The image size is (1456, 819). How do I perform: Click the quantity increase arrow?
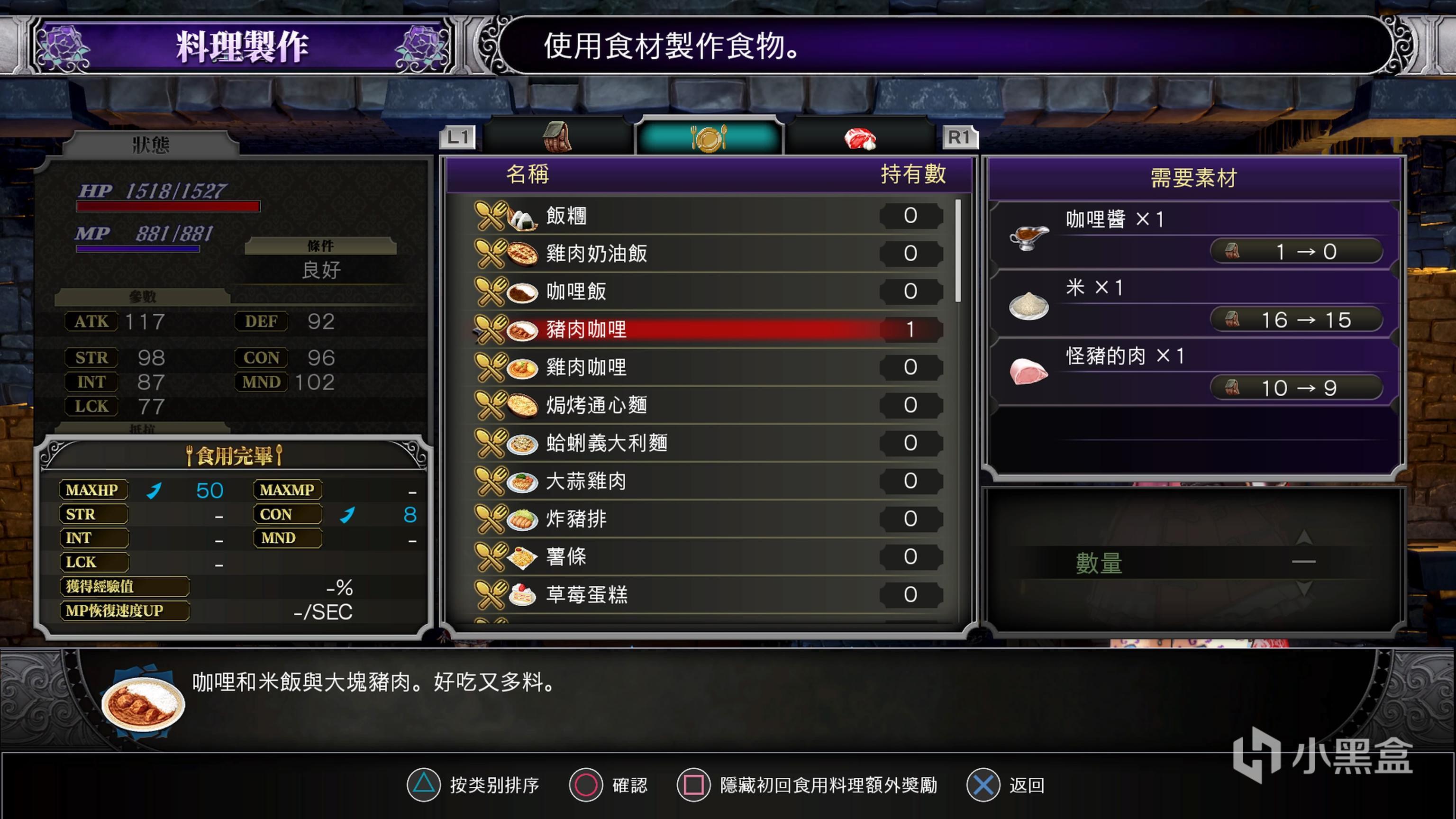click(x=1303, y=537)
